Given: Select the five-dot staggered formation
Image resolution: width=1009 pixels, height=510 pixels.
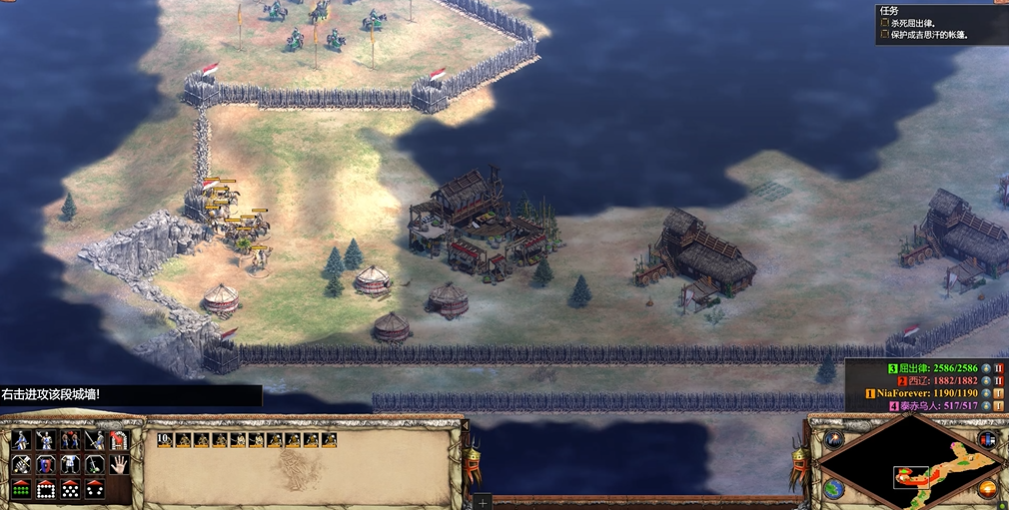Looking at the screenshot, I should (x=70, y=489).
